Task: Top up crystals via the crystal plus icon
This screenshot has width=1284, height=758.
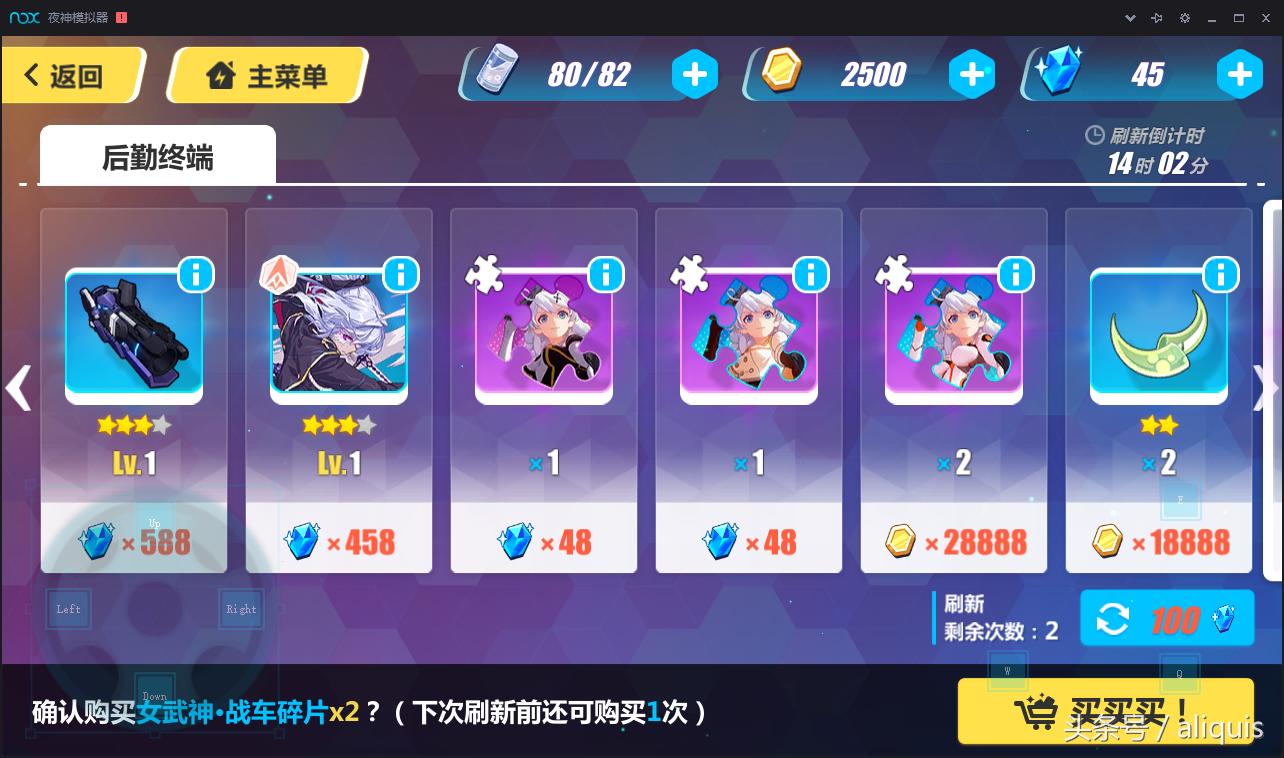Action: tap(1240, 73)
